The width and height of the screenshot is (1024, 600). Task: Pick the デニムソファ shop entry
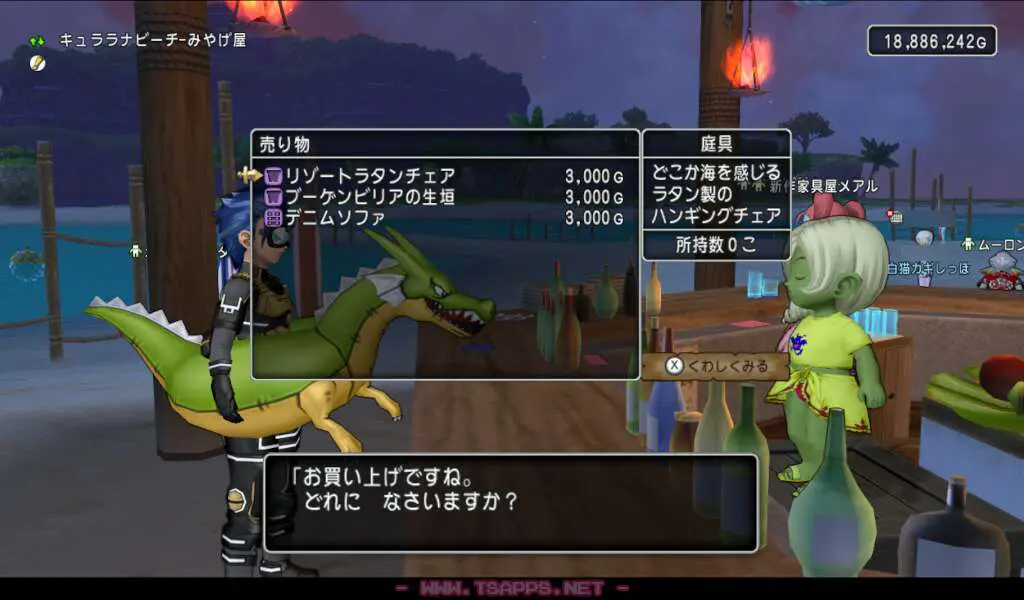point(336,217)
